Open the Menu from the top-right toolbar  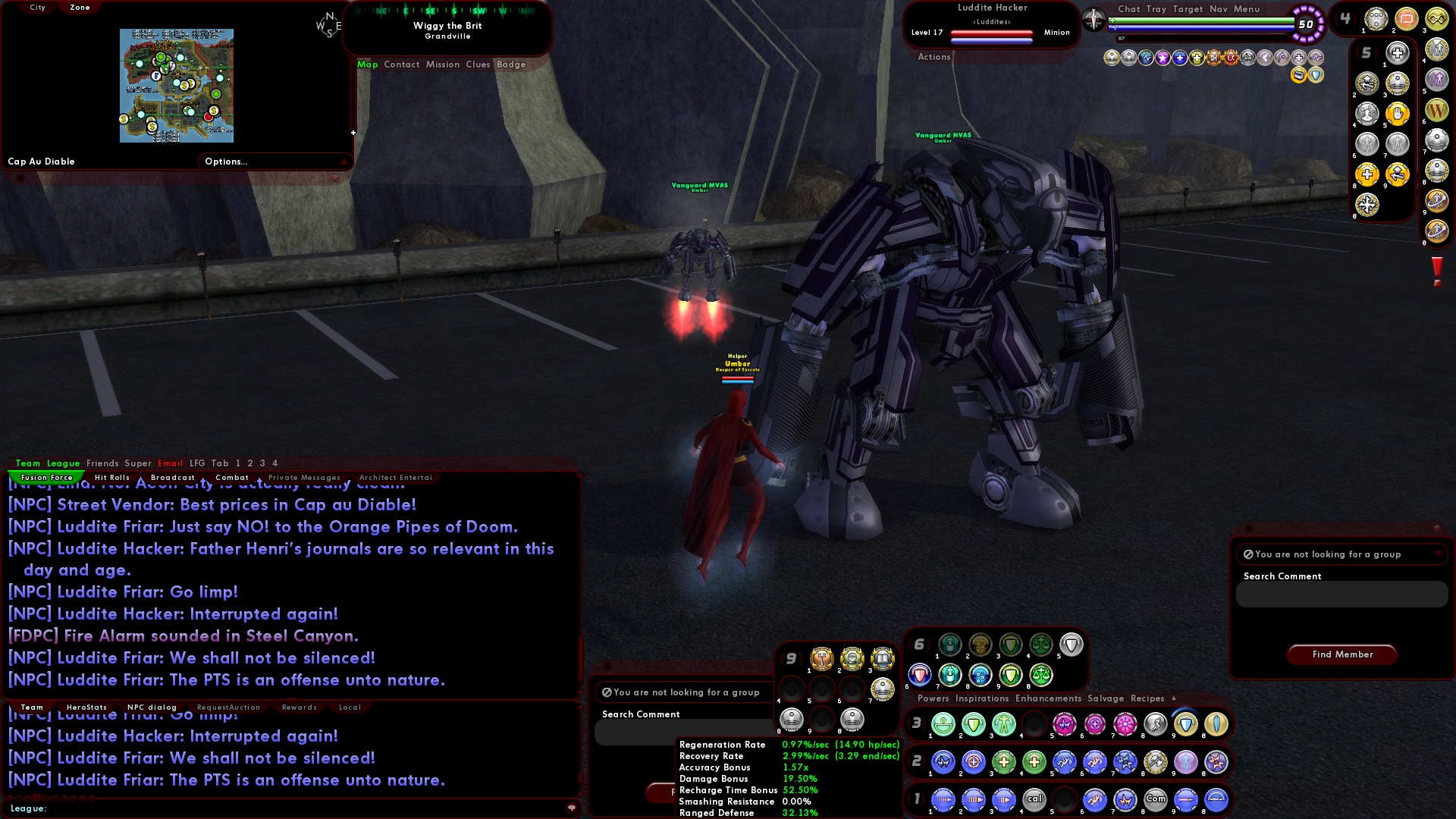tap(1246, 8)
